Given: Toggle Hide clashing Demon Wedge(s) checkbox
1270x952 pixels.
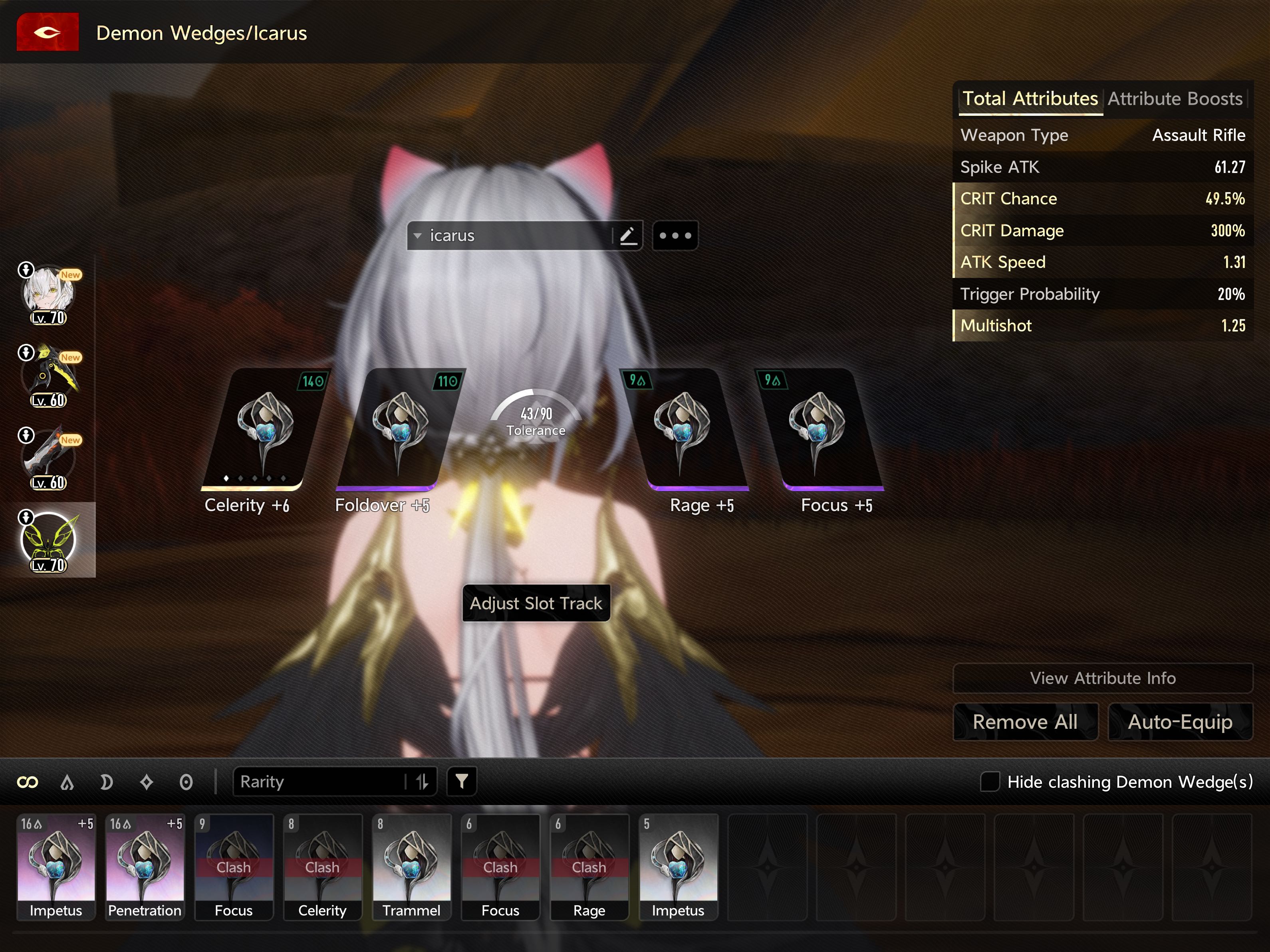Looking at the screenshot, I should point(990,781).
